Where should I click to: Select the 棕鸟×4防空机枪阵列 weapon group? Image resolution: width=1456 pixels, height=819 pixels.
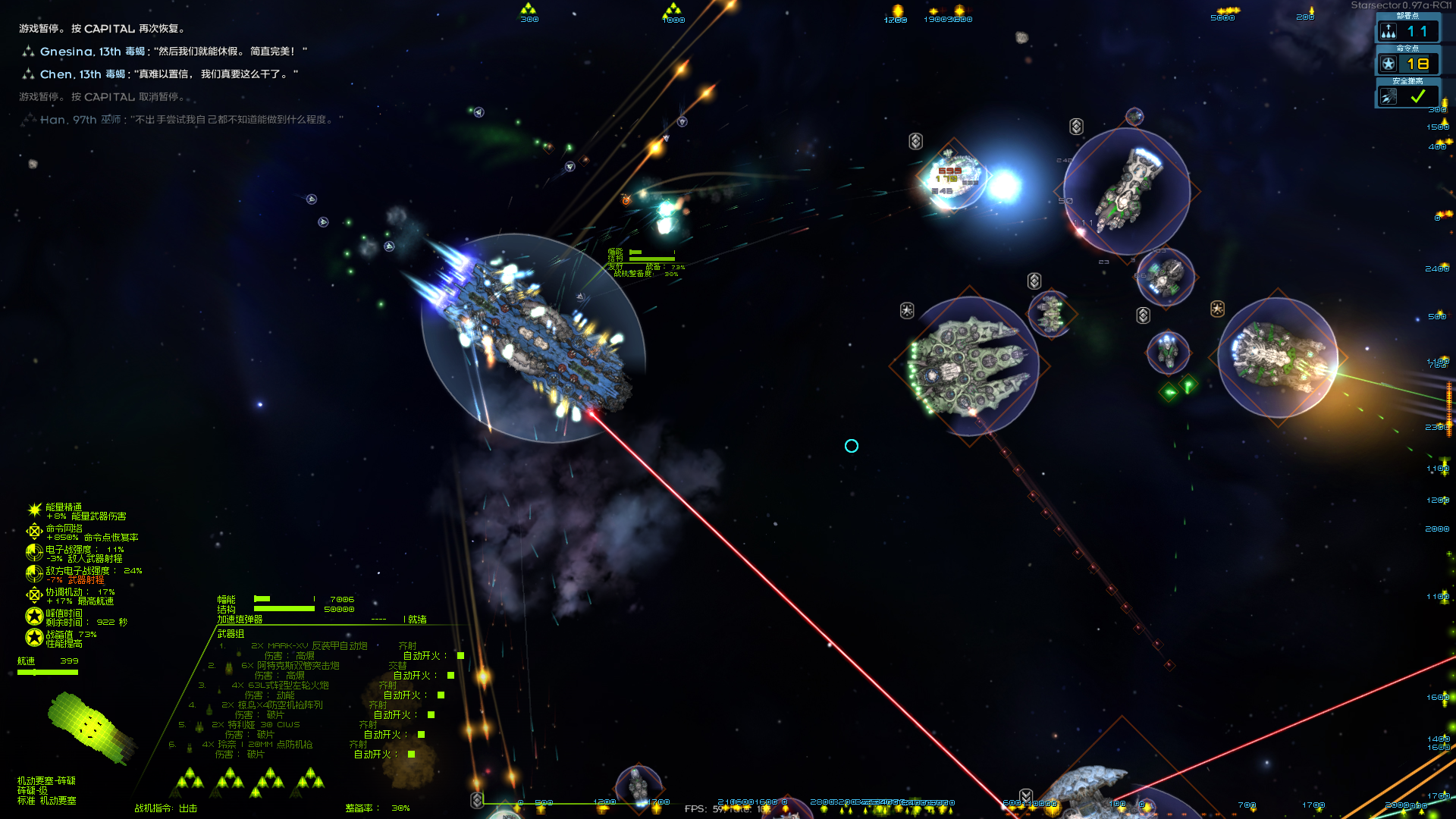[x=273, y=705]
